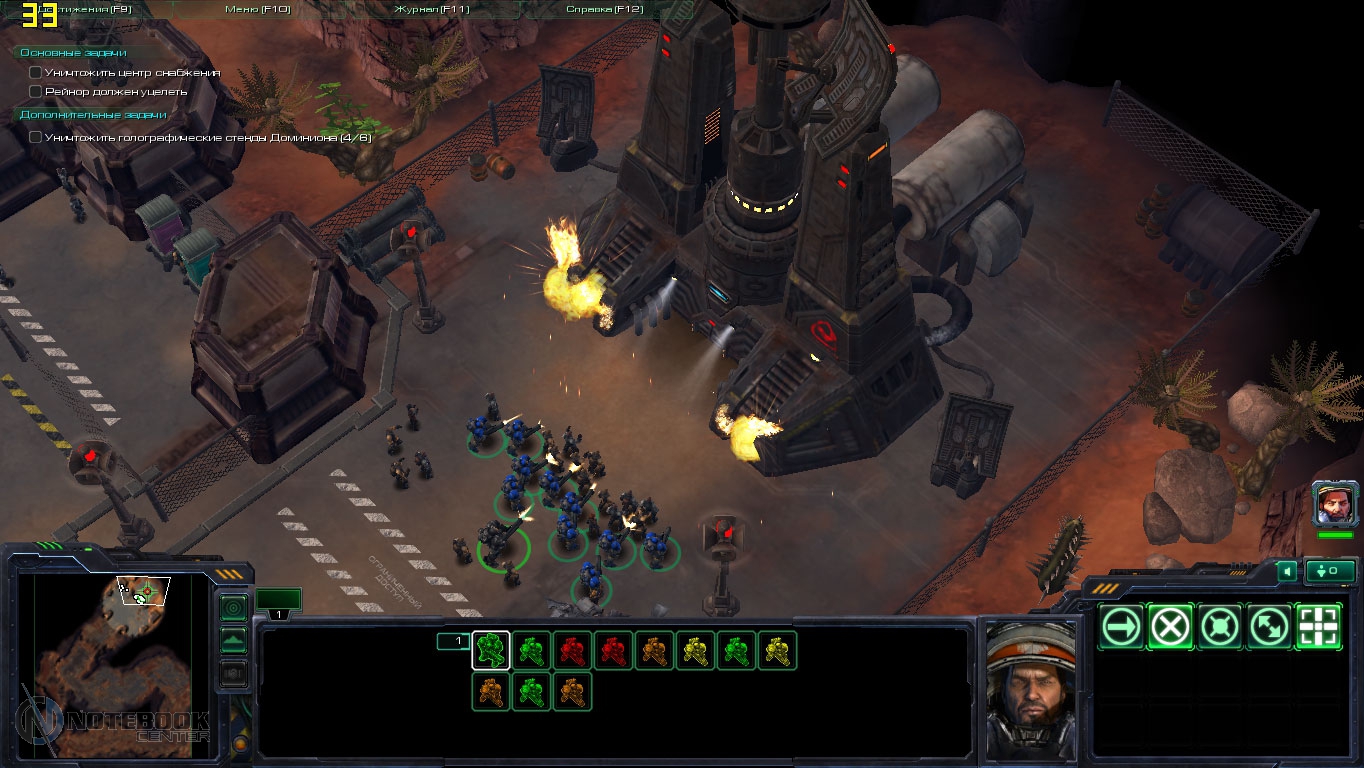The image size is (1364, 768).
Task: Select the Move command arrow icon
Action: click(1121, 627)
